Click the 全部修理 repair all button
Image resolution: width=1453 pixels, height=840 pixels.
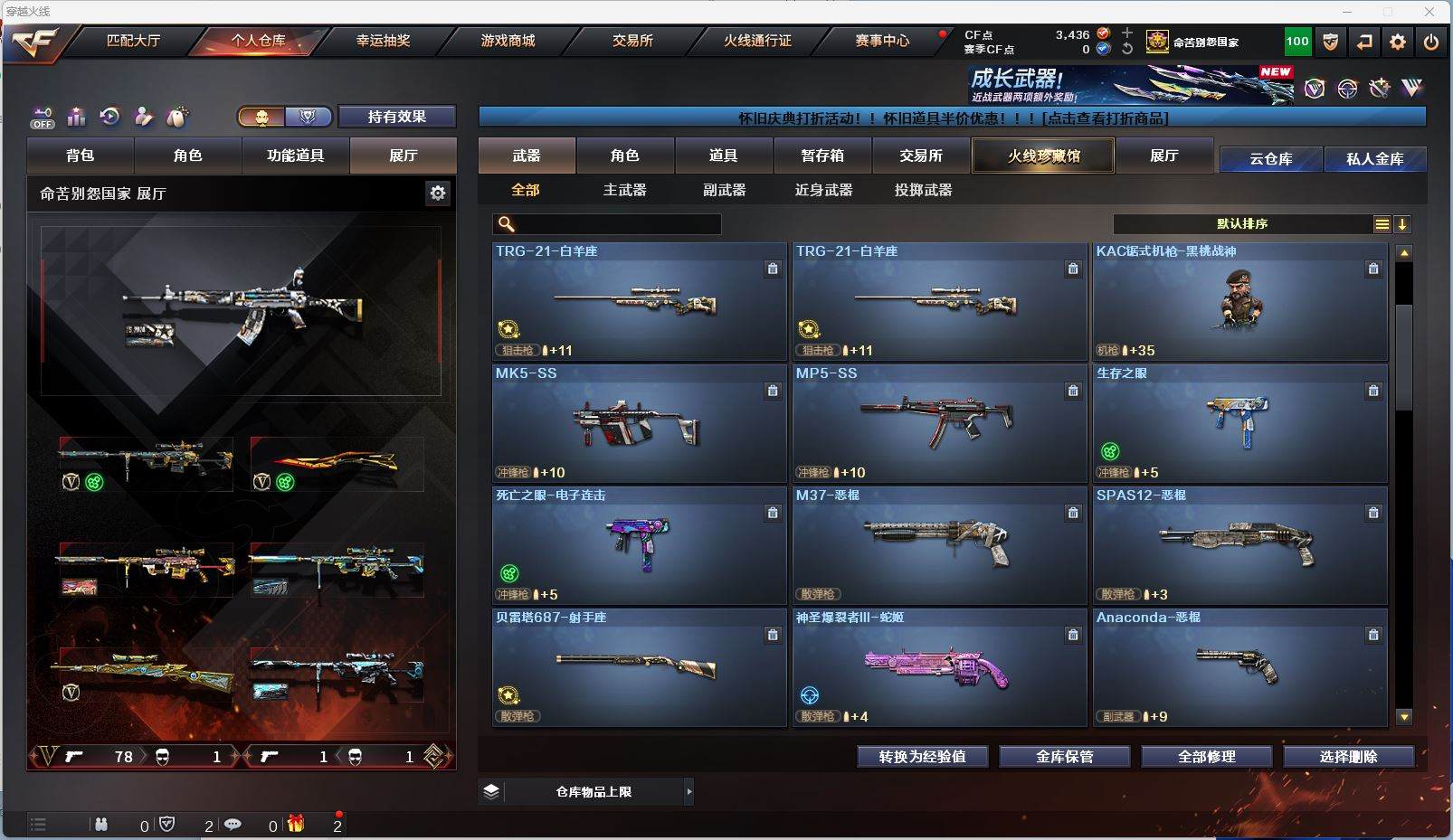pyautogui.click(x=1206, y=757)
